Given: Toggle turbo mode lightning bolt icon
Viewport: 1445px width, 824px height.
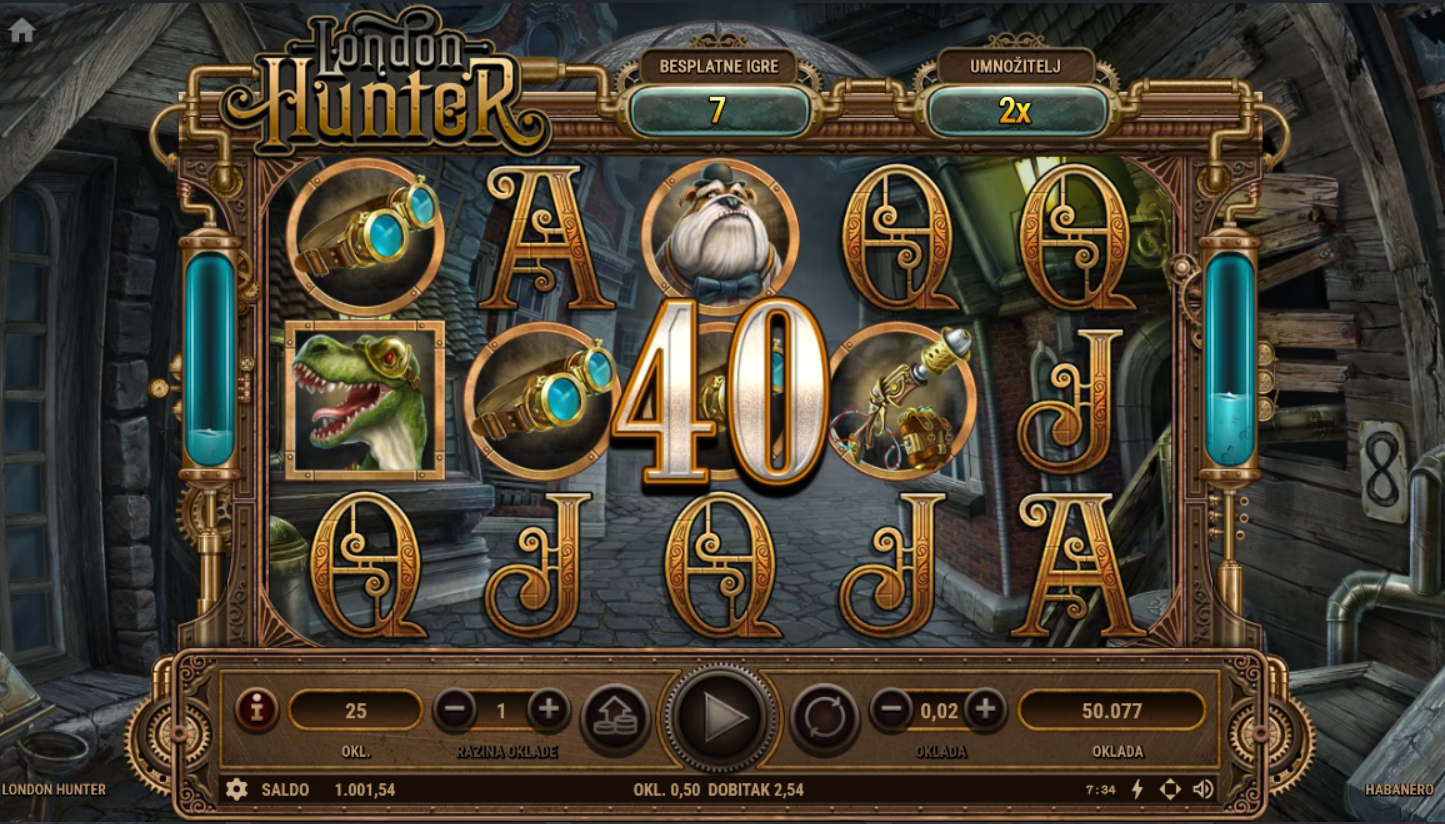Looking at the screenshot, I should [1137, 790].
